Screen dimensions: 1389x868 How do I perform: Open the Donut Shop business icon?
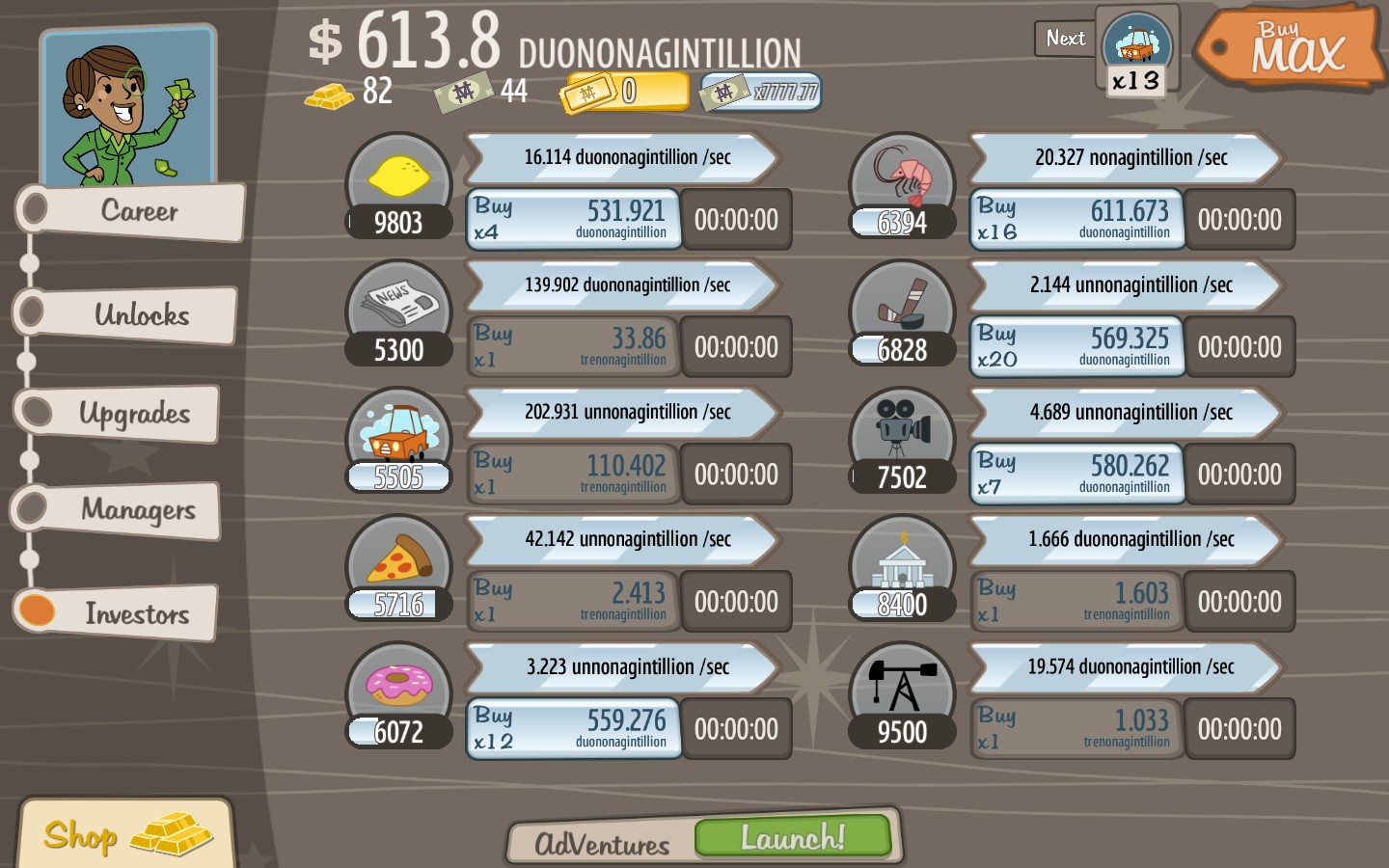[398, 689]
